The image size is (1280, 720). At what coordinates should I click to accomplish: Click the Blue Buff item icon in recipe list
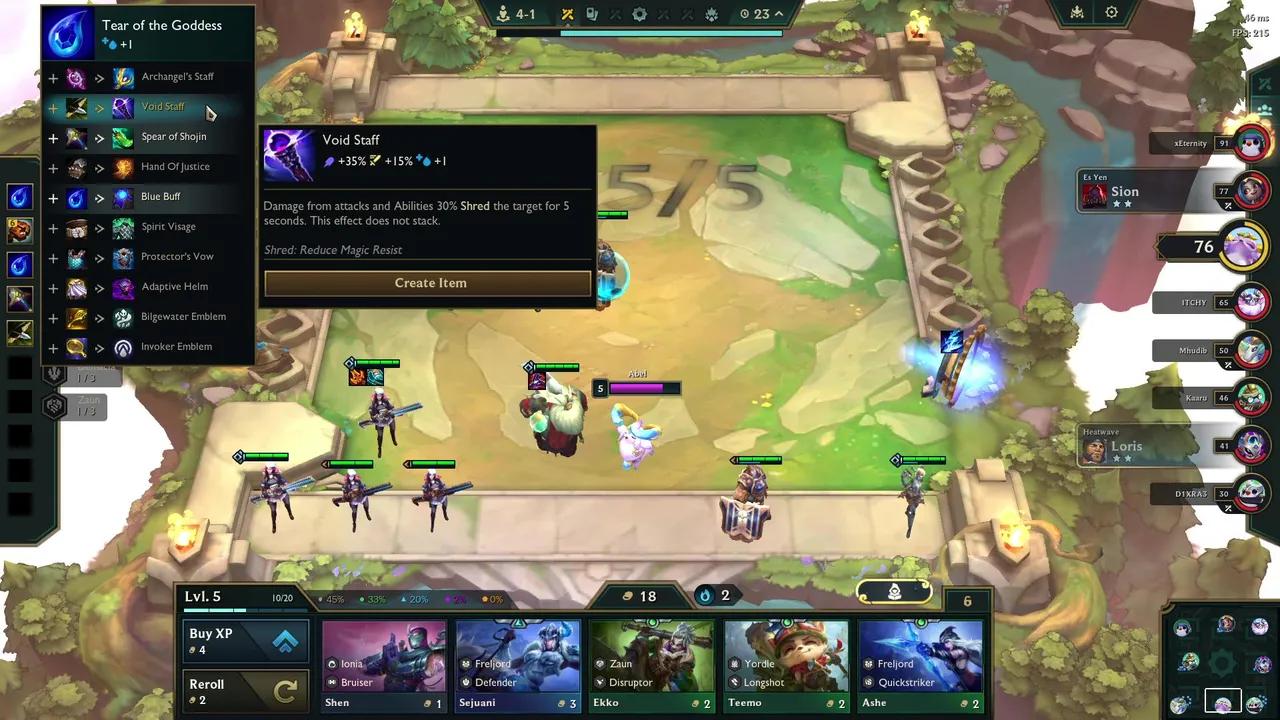pos(123,196)
